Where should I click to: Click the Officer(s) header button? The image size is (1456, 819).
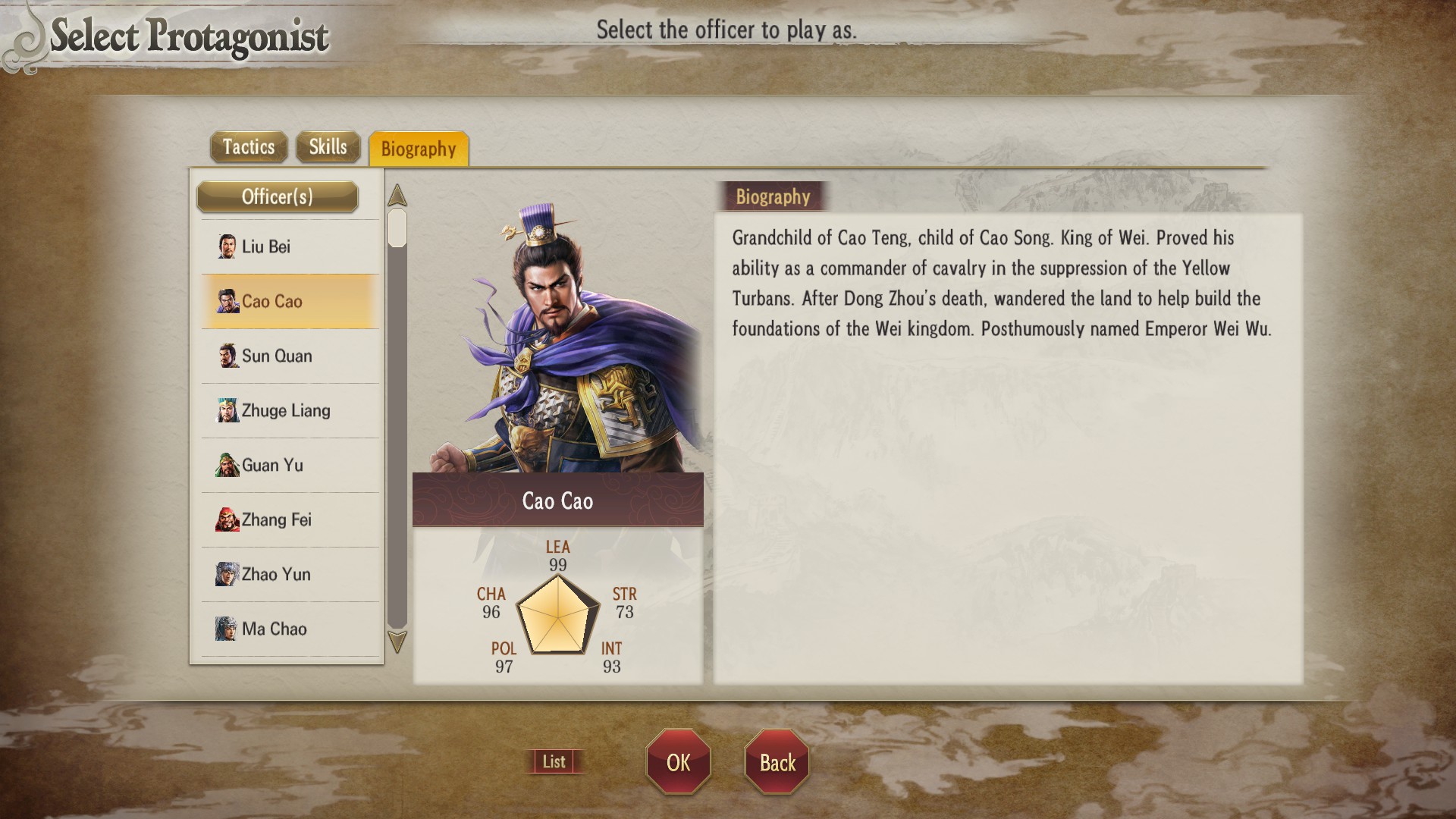[x=278, y=197]
